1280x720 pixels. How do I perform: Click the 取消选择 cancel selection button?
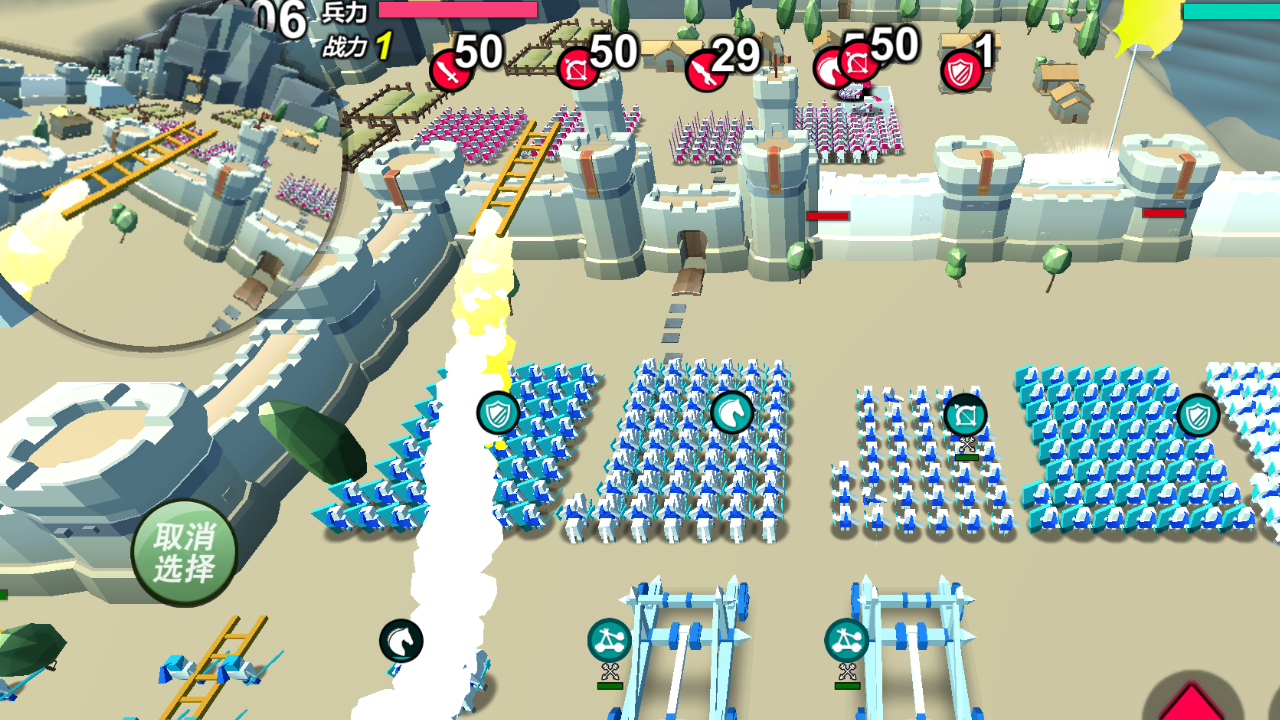(x=184, y=552)
